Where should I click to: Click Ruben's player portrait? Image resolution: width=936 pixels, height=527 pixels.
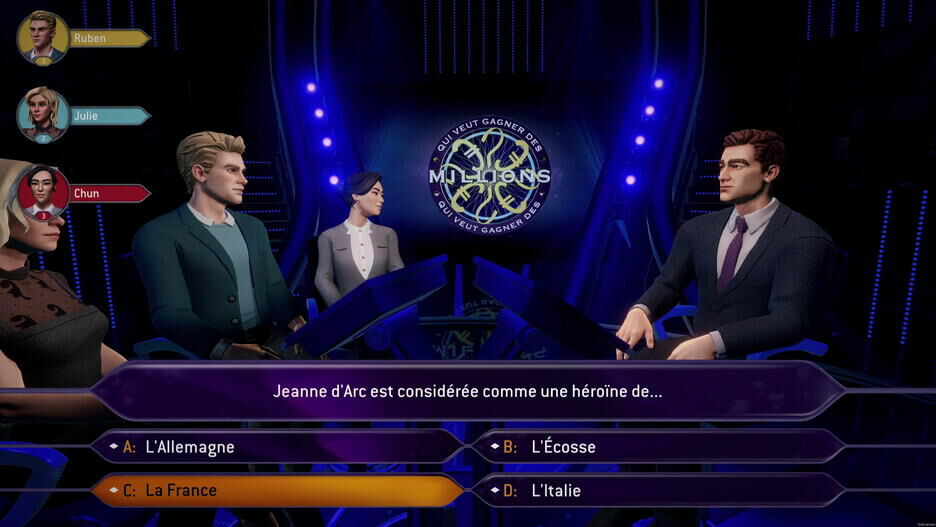pos(43,37)
